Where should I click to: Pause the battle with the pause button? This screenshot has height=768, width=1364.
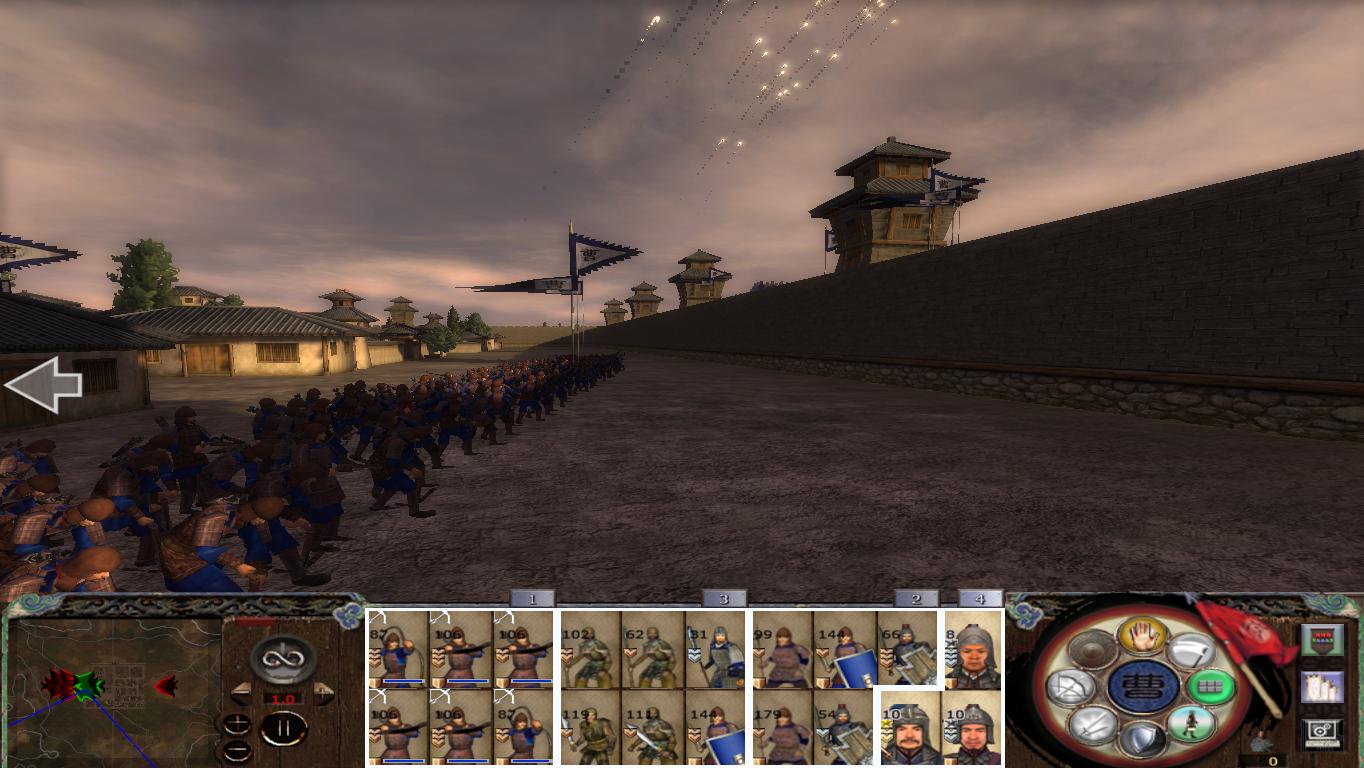coord(285,728)
